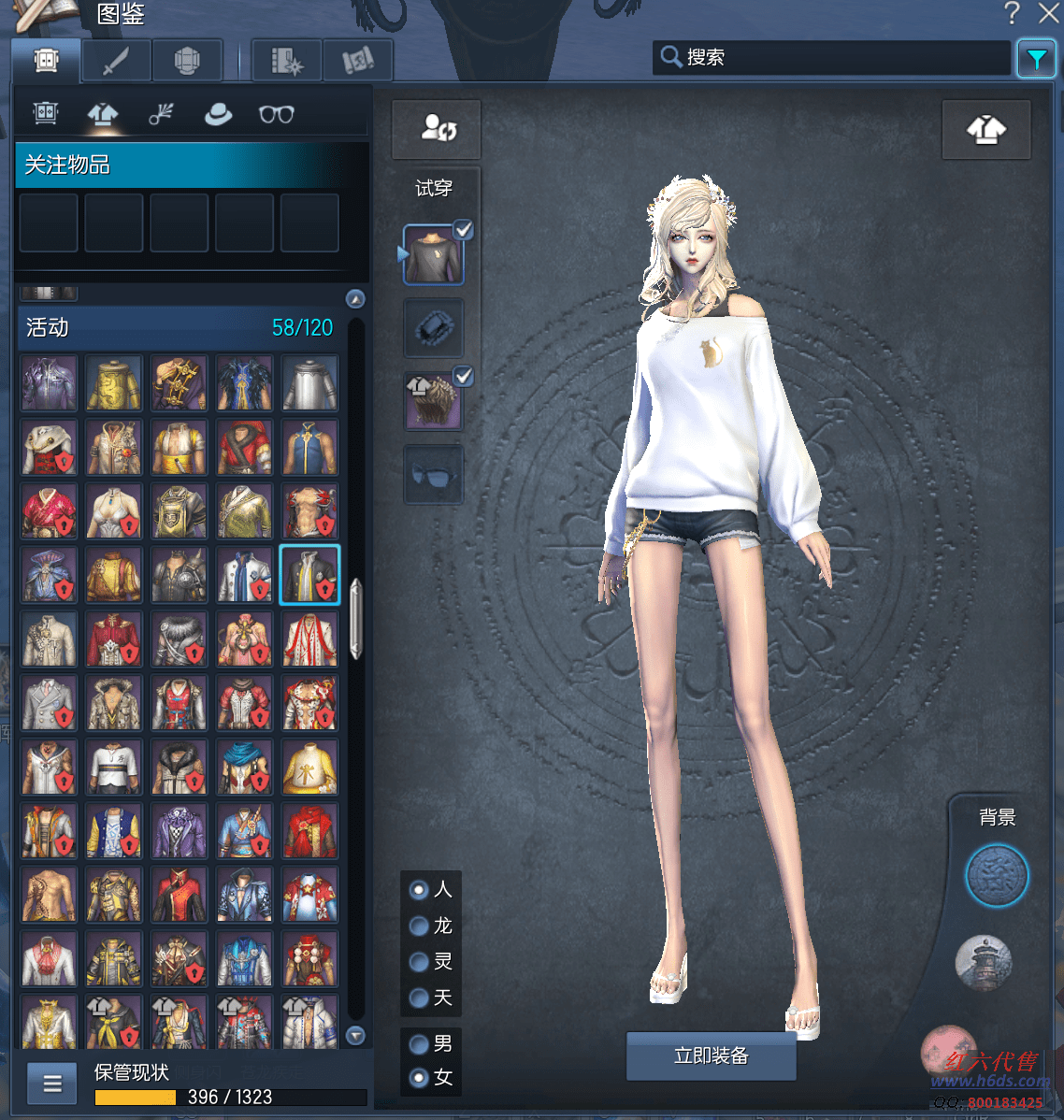Click the character swap button above 试穿
This screenshot has height=1120, width=1064.
click(x=436, y=129)
